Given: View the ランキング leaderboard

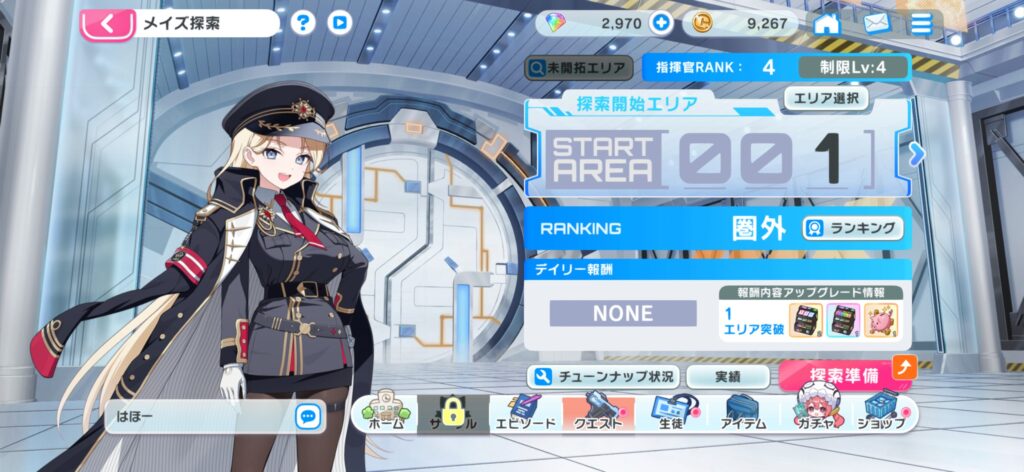Looking at the screenshot, I should 852,228.
